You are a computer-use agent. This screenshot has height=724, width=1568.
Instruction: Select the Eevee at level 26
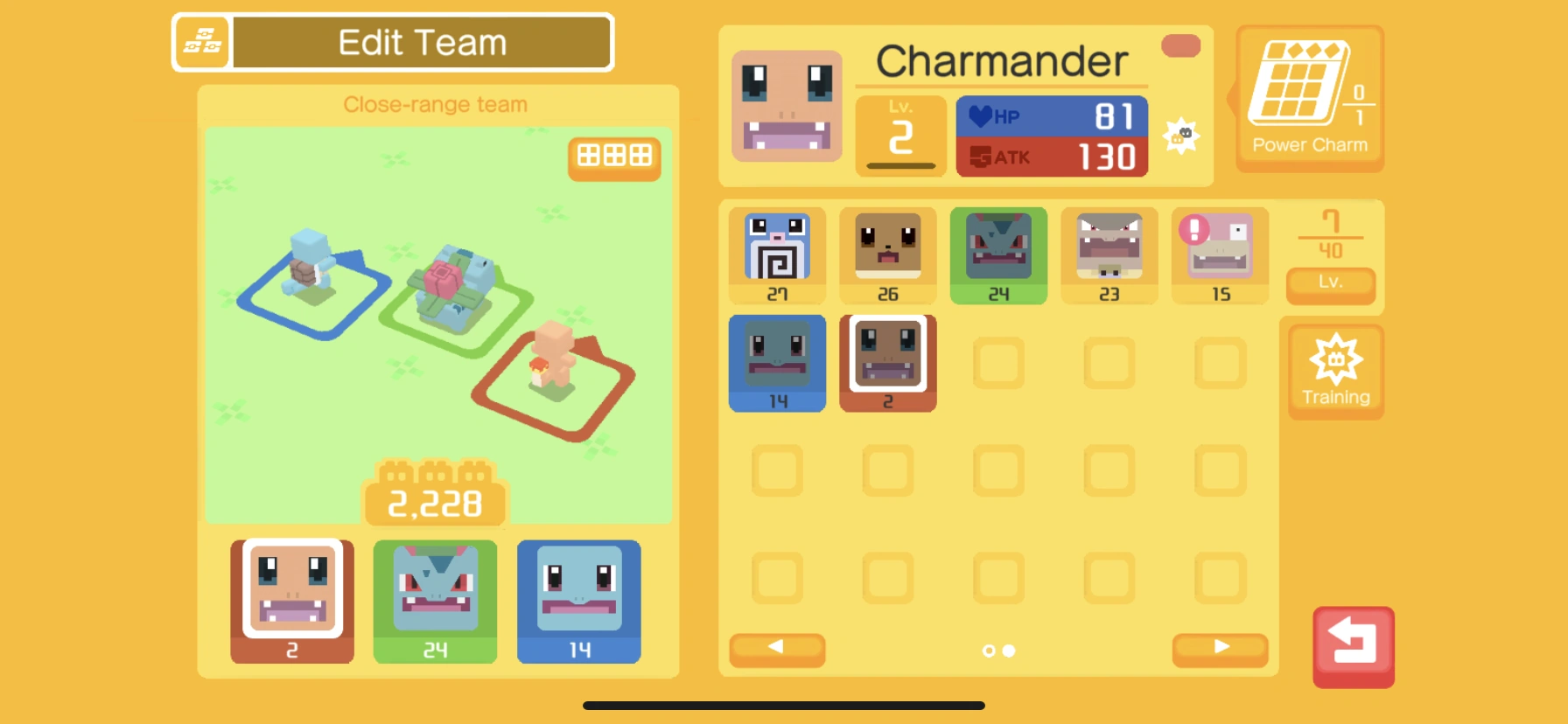887,254
